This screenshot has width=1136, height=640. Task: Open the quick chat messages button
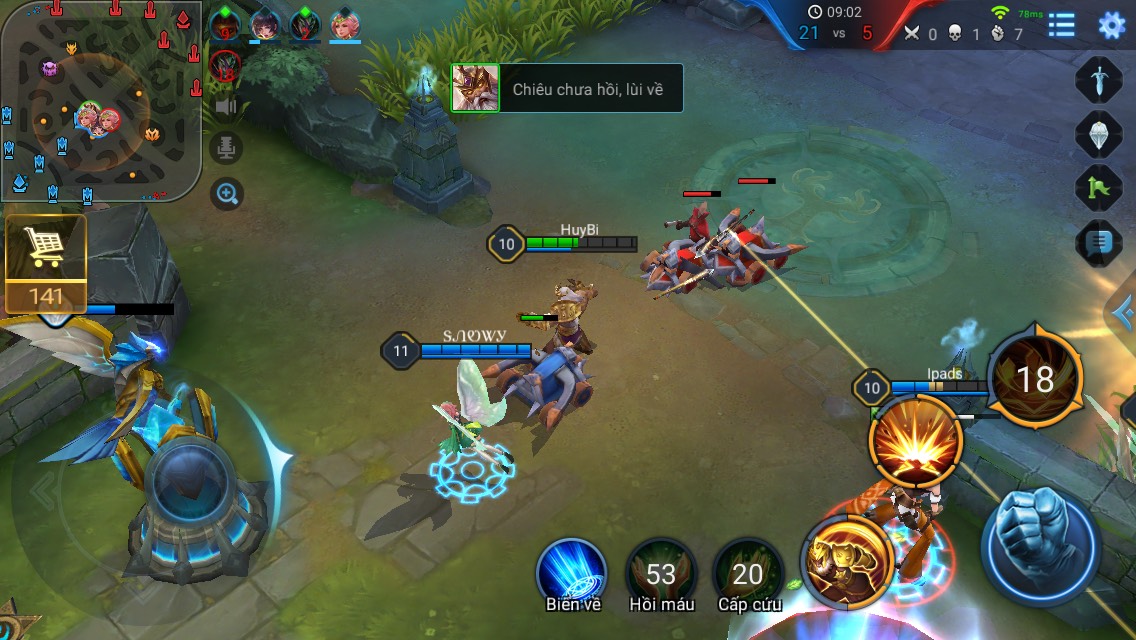coord(1099,242)
